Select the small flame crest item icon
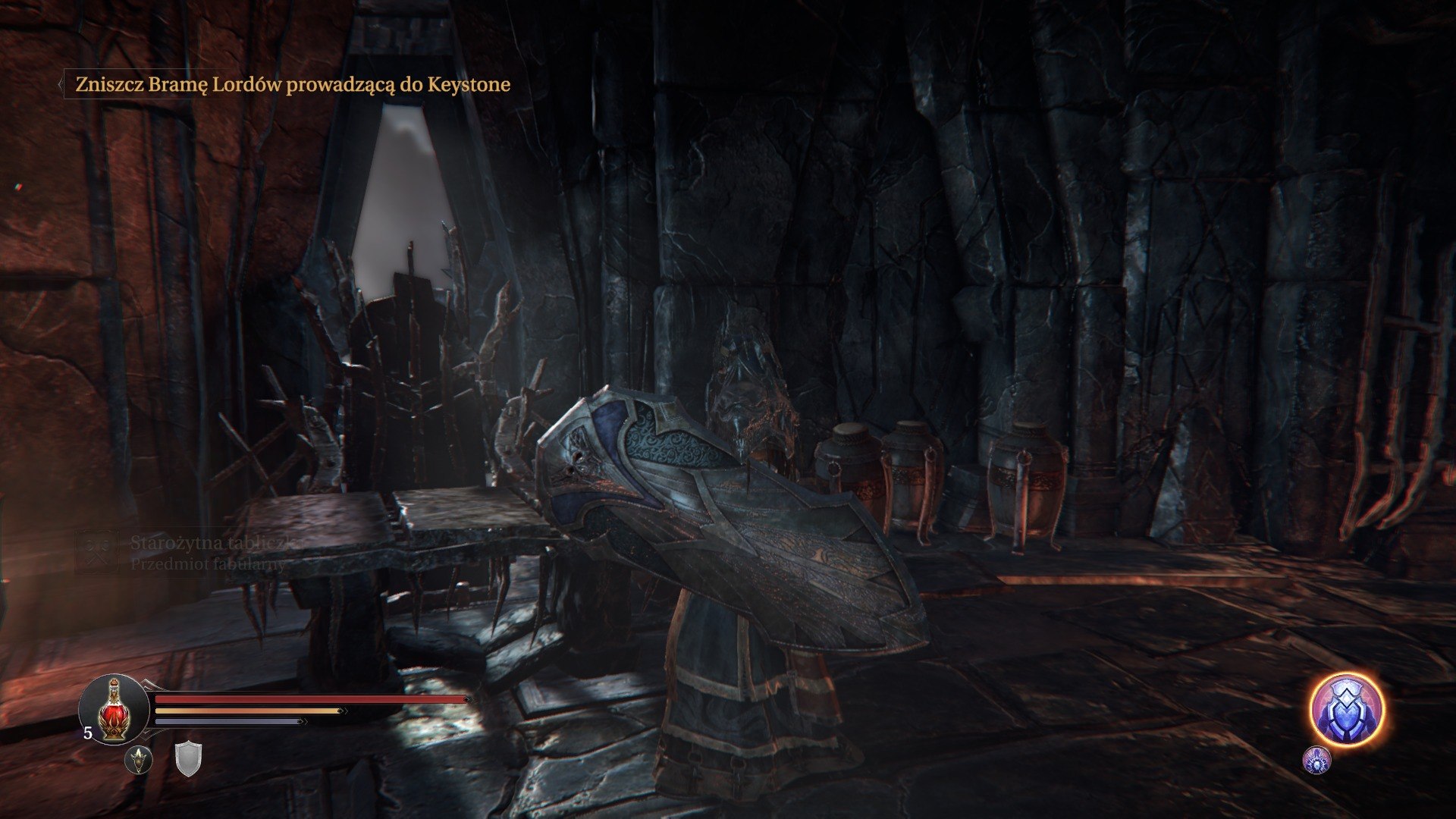 [139, 759]
